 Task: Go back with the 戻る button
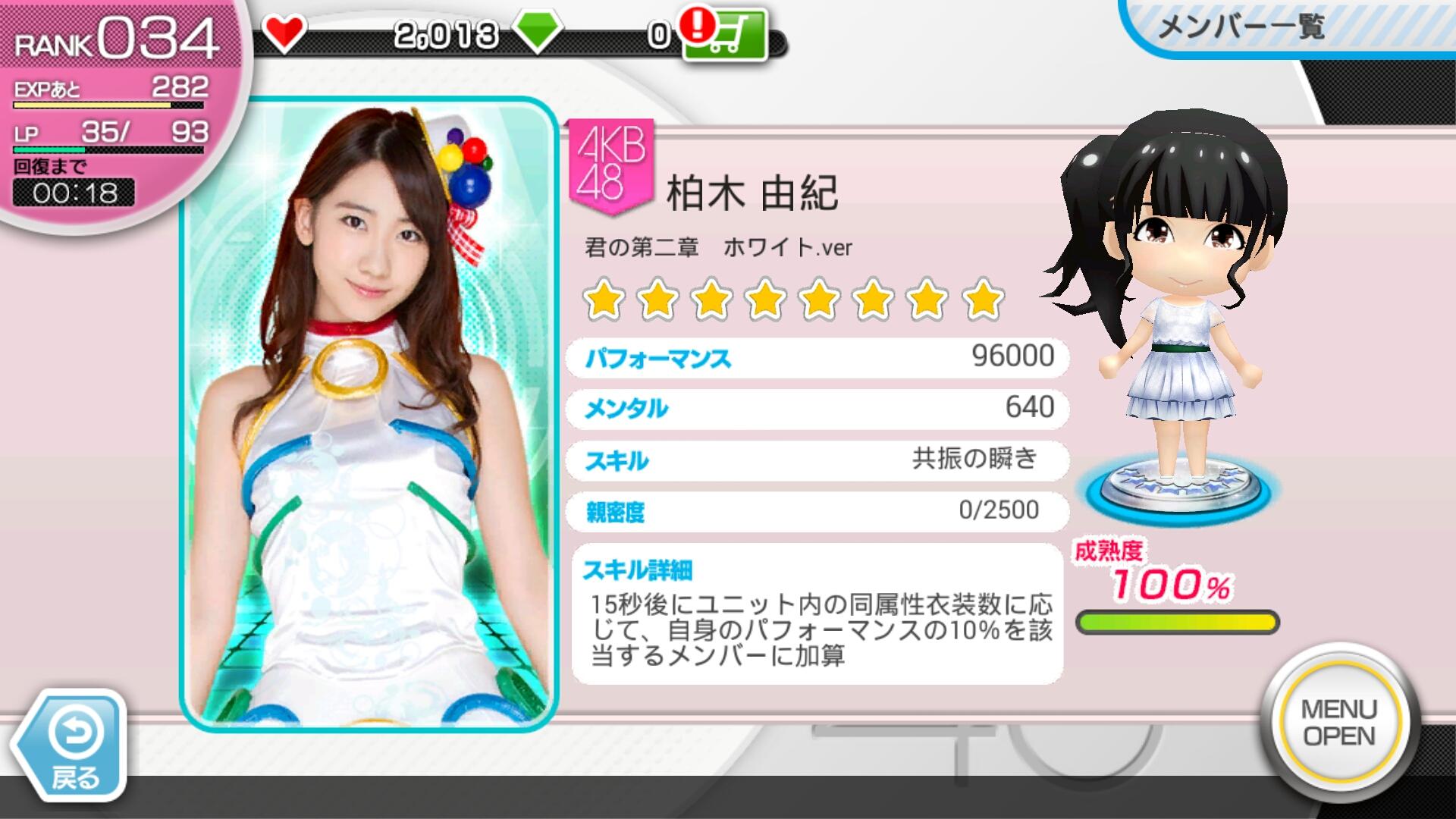point(74,747)
